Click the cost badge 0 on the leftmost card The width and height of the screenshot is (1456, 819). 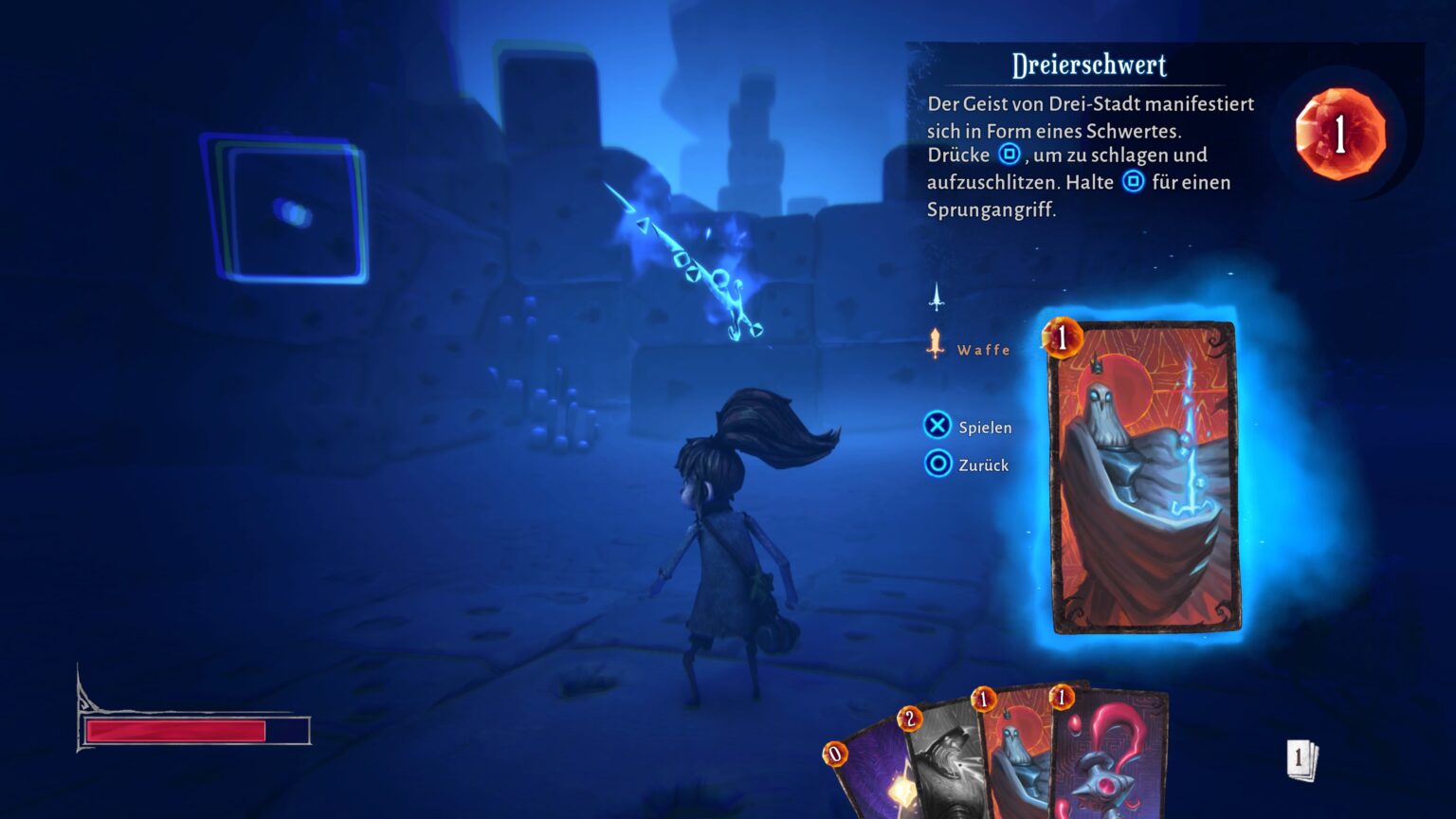click(835, 755)
